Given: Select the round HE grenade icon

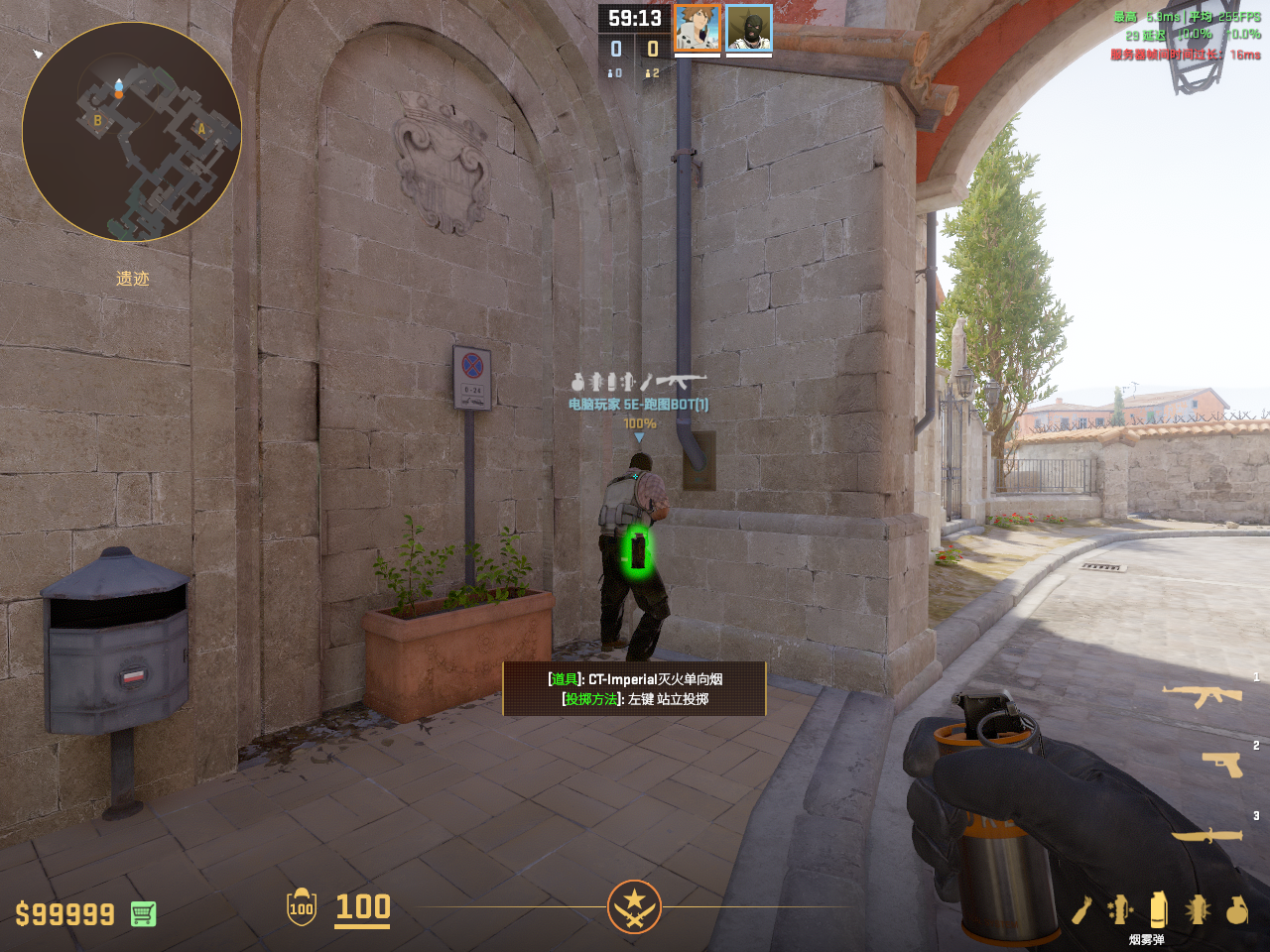Looking at the screenshot, I should tap(1236, 909).
